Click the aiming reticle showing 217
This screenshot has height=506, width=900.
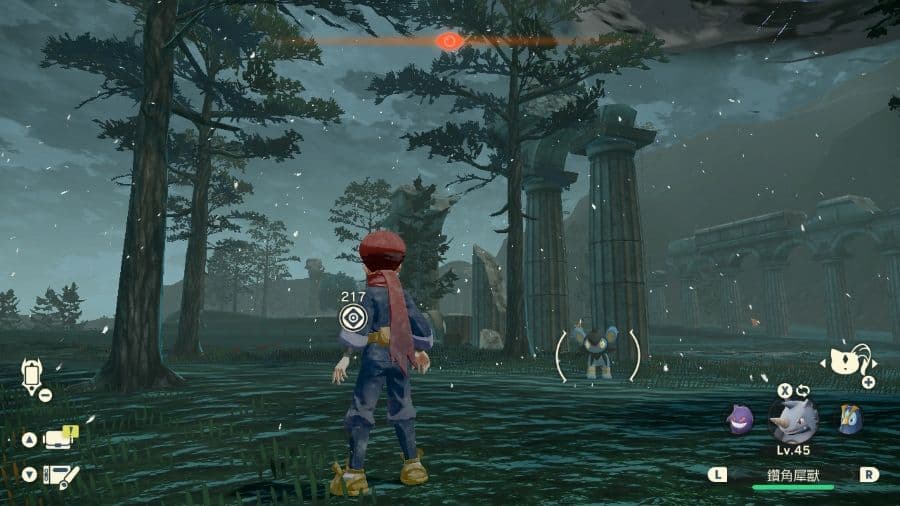click(352, 318)
